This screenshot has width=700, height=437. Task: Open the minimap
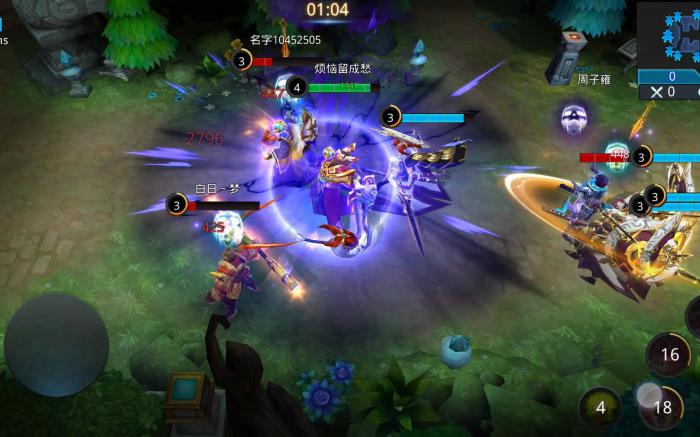669,33
